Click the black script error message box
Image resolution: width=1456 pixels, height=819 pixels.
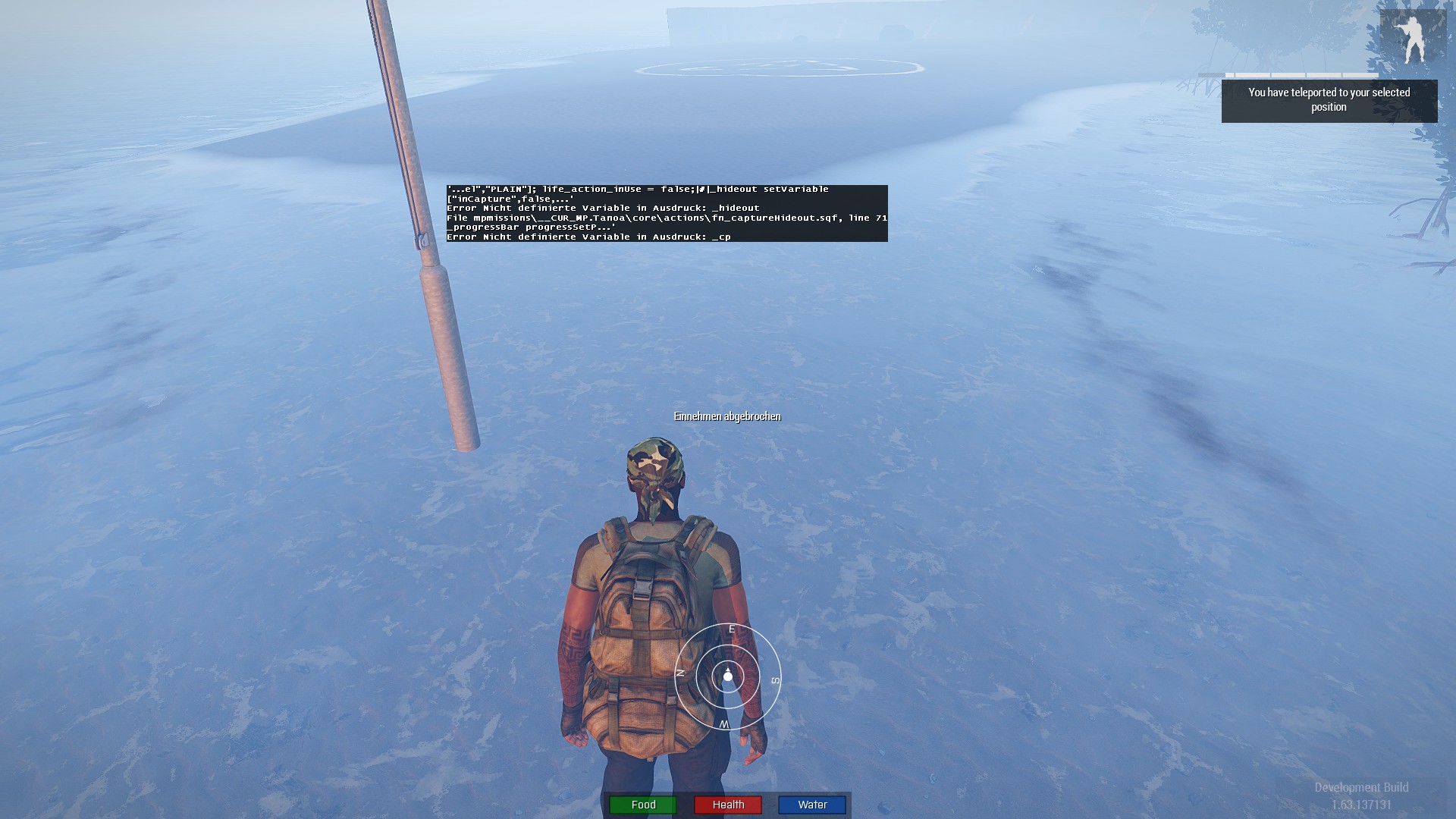coord(667,213)
